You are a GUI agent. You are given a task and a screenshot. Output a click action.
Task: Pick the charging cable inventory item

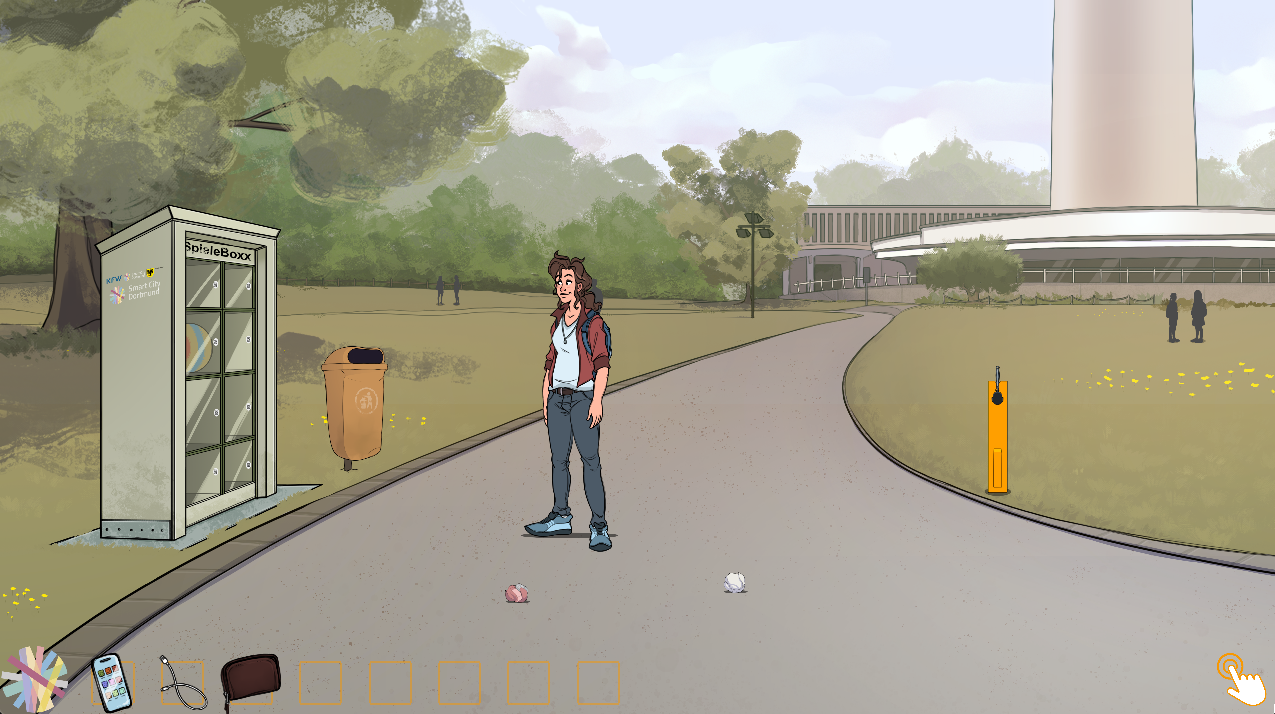[183, 682]
